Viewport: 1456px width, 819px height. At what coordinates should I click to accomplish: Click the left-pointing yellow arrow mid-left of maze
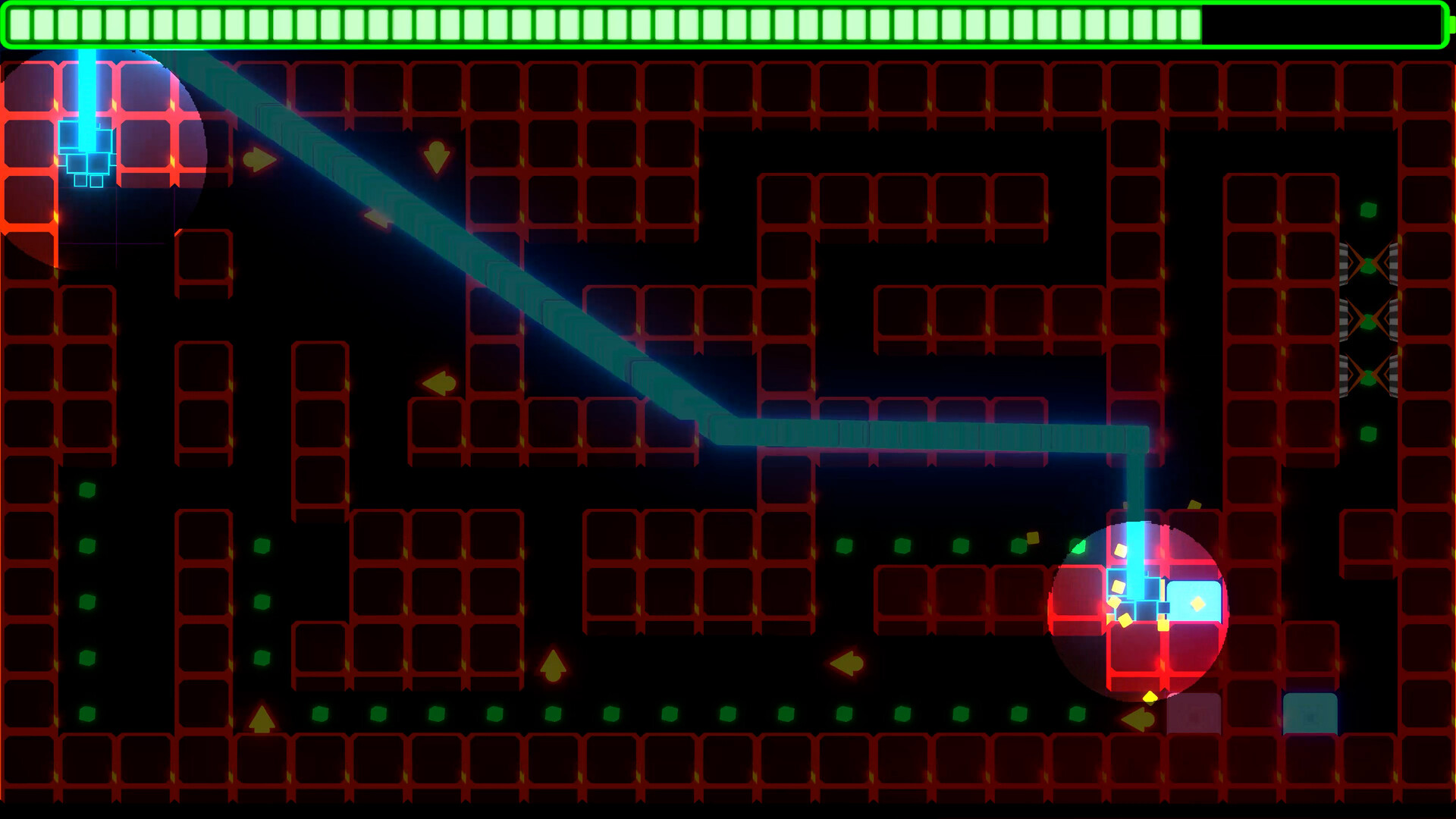click(436, 383)
